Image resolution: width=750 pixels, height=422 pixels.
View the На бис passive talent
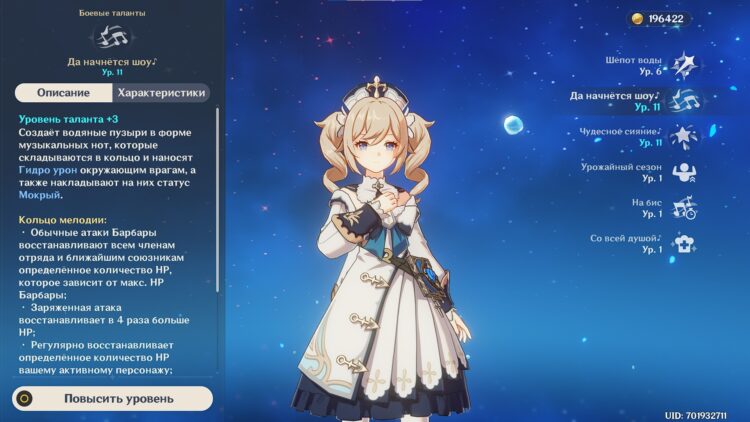click(684, 207)
